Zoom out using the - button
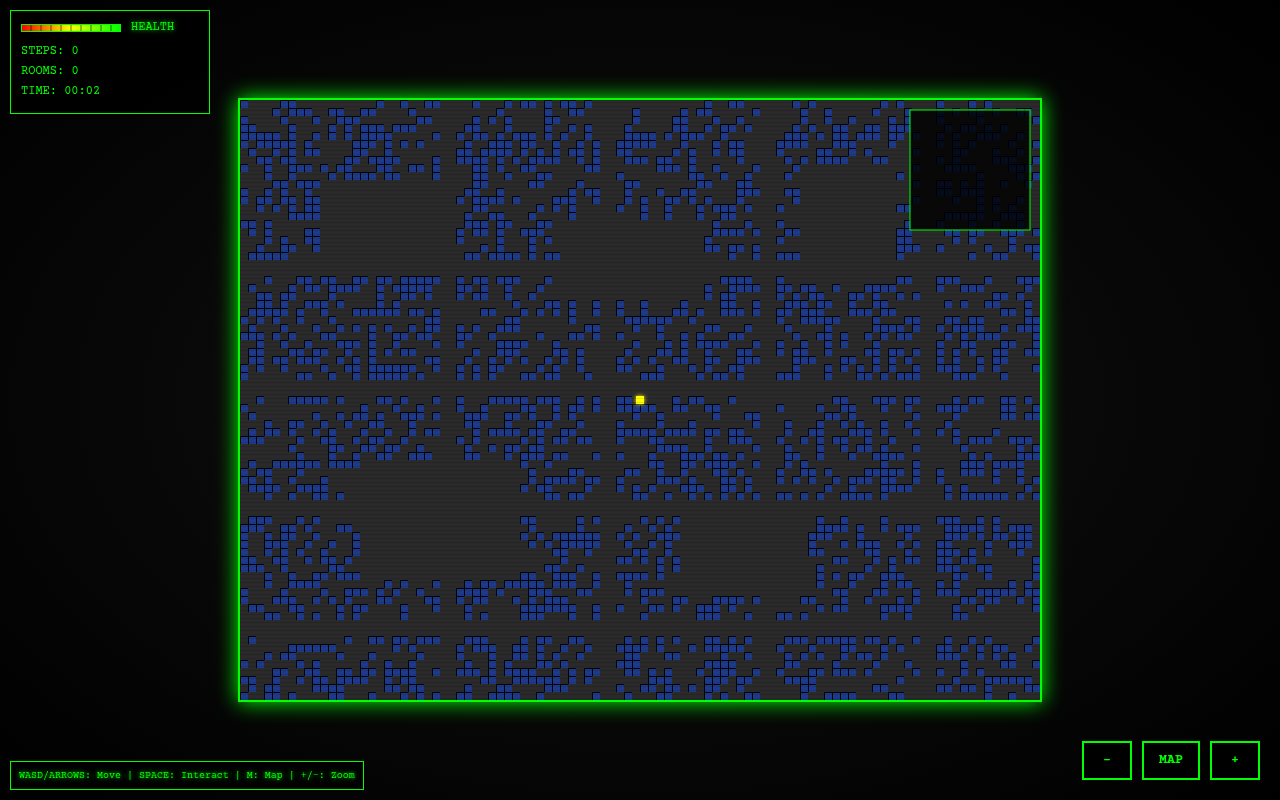Viewport: 1280px width, 800px height. click(1106, 760)
